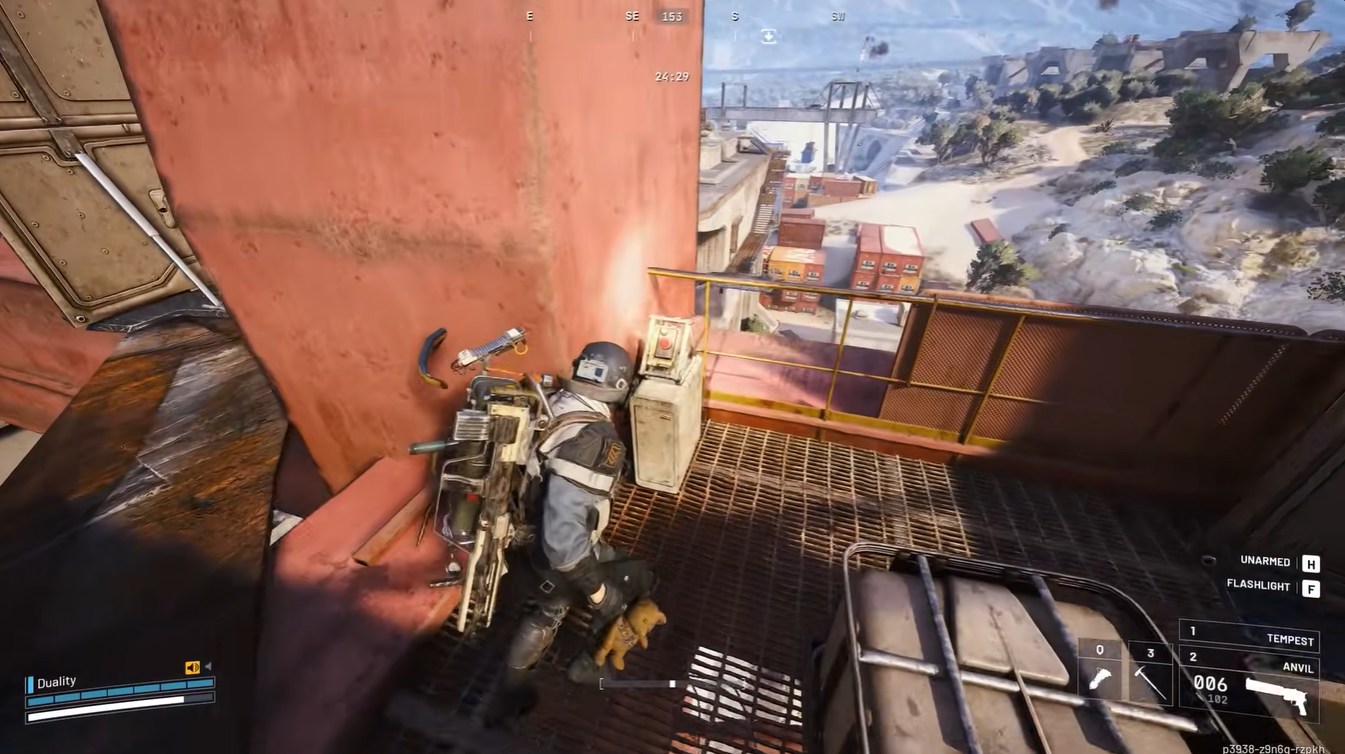This screenshot has height=754, width=1345.
Task: Click Duality's blue health bar
Action: tap(120, 694)
